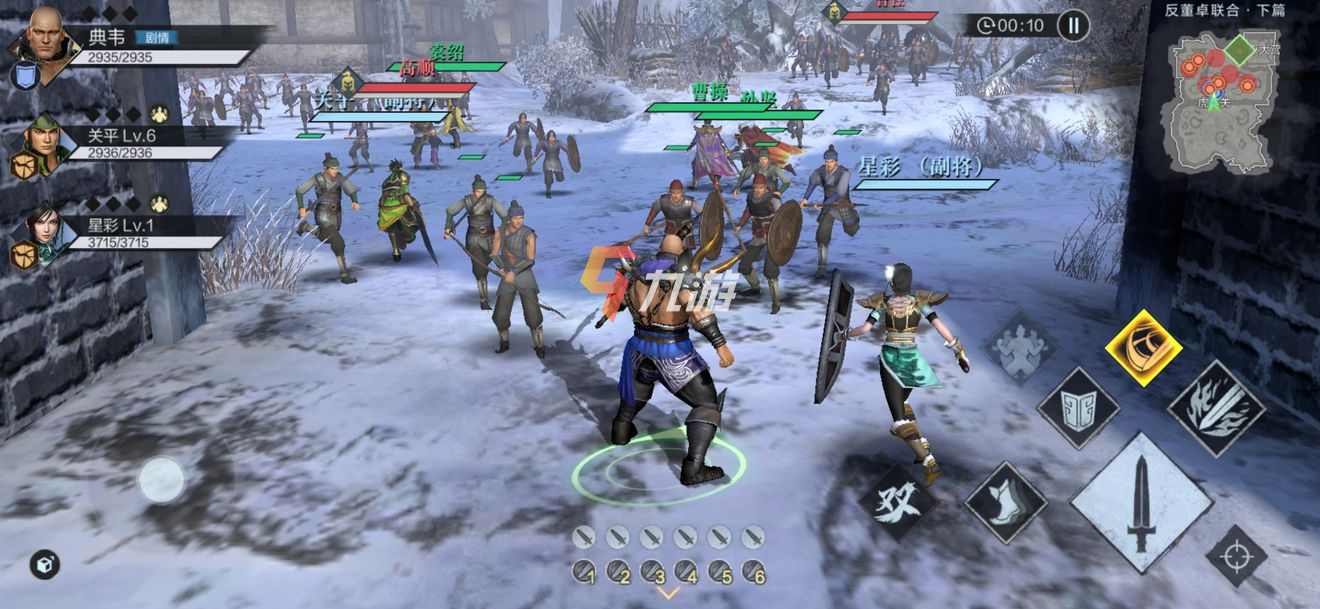
Task: Click the cube icon in the corner
Action: click(x=44, y=564)
